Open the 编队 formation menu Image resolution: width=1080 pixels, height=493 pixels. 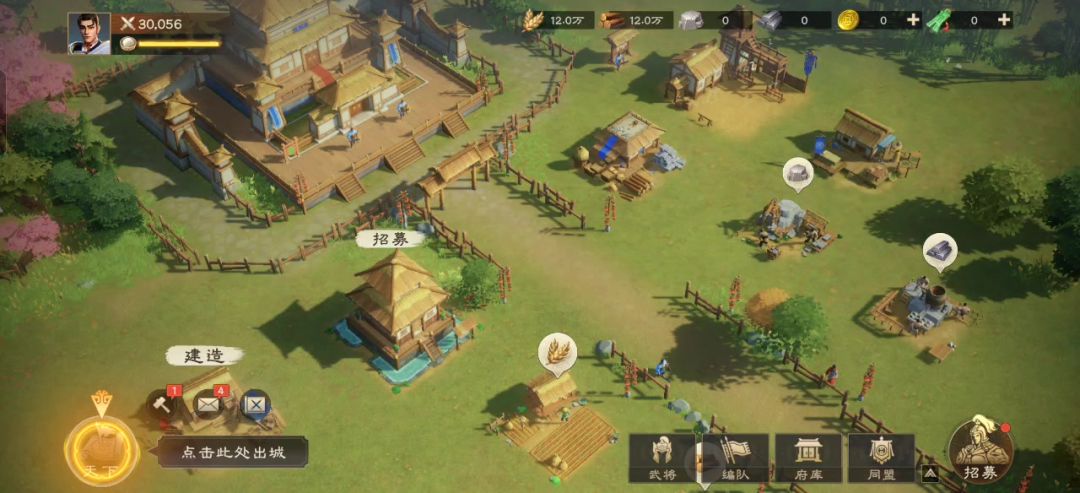click(735, 459)
